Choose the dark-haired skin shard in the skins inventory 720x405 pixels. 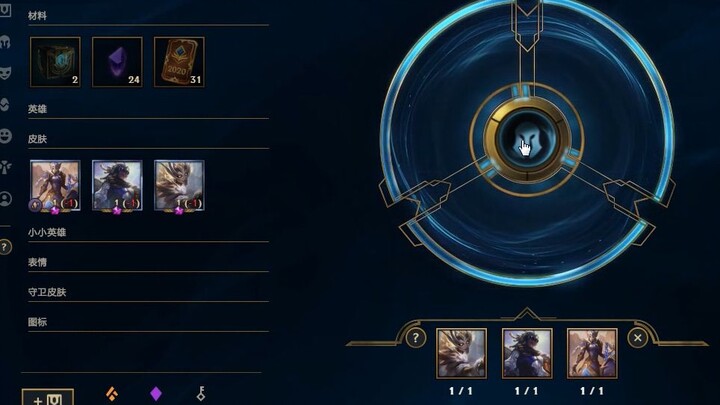coord(117,185)
